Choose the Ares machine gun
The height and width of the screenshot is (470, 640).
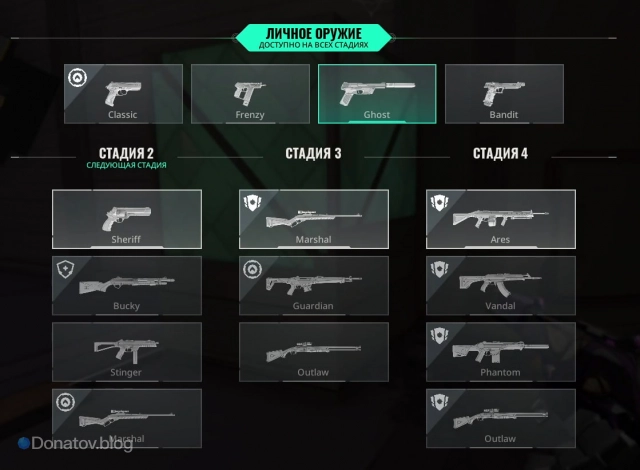click(501, 219)
